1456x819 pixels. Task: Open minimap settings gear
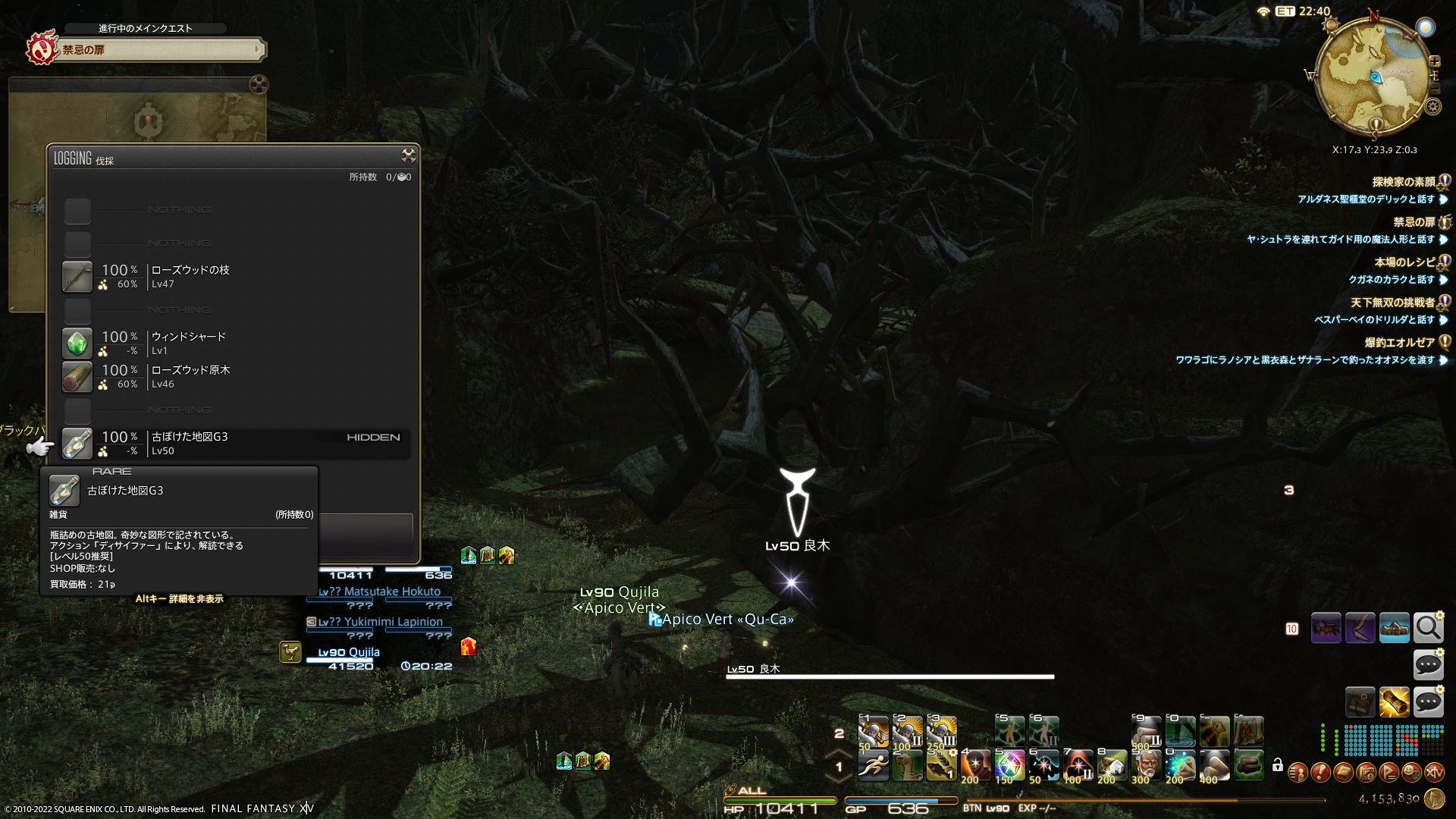(x=1432, y=107)
